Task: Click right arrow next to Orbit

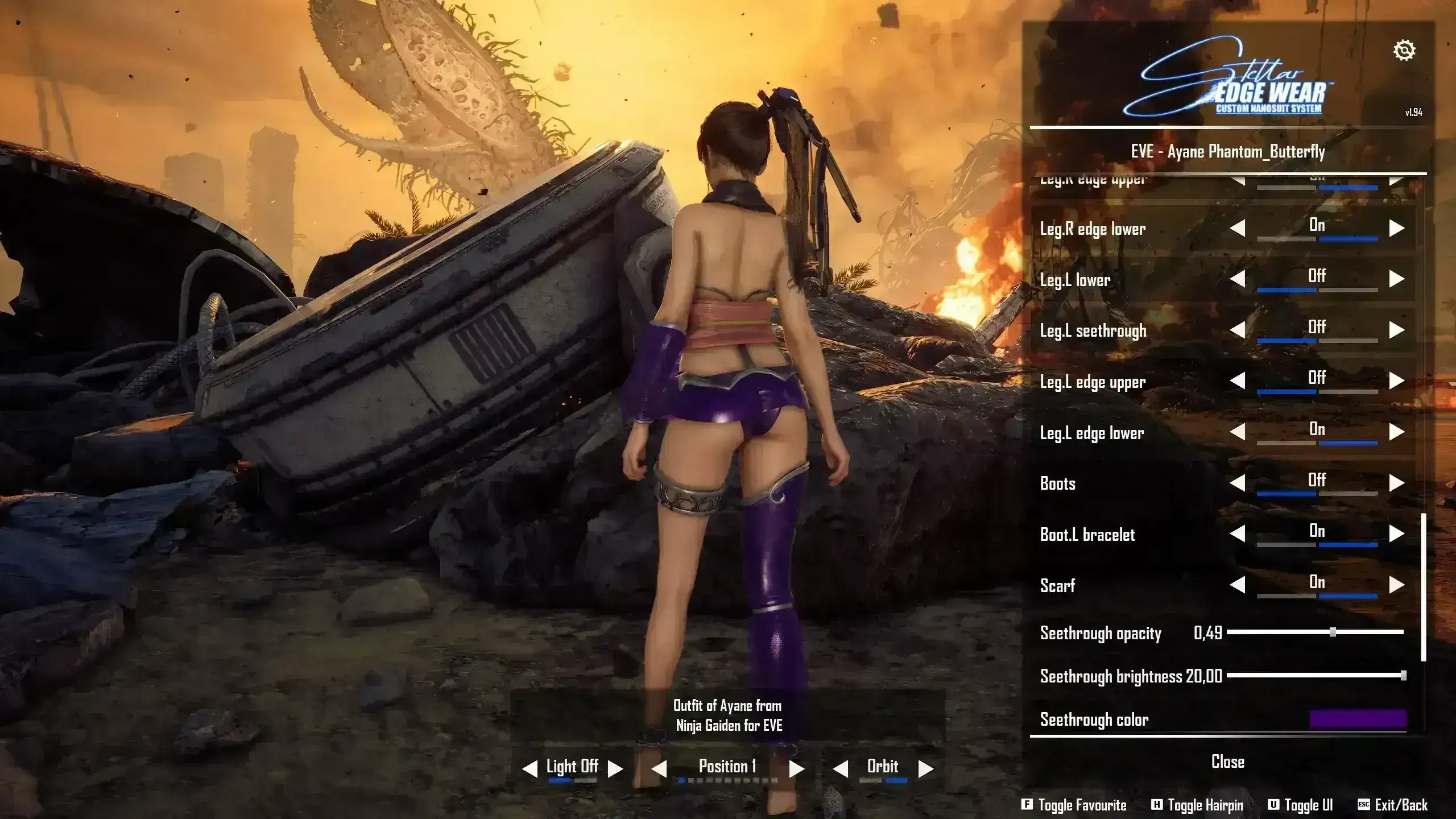Action: [x=926, y=769]
